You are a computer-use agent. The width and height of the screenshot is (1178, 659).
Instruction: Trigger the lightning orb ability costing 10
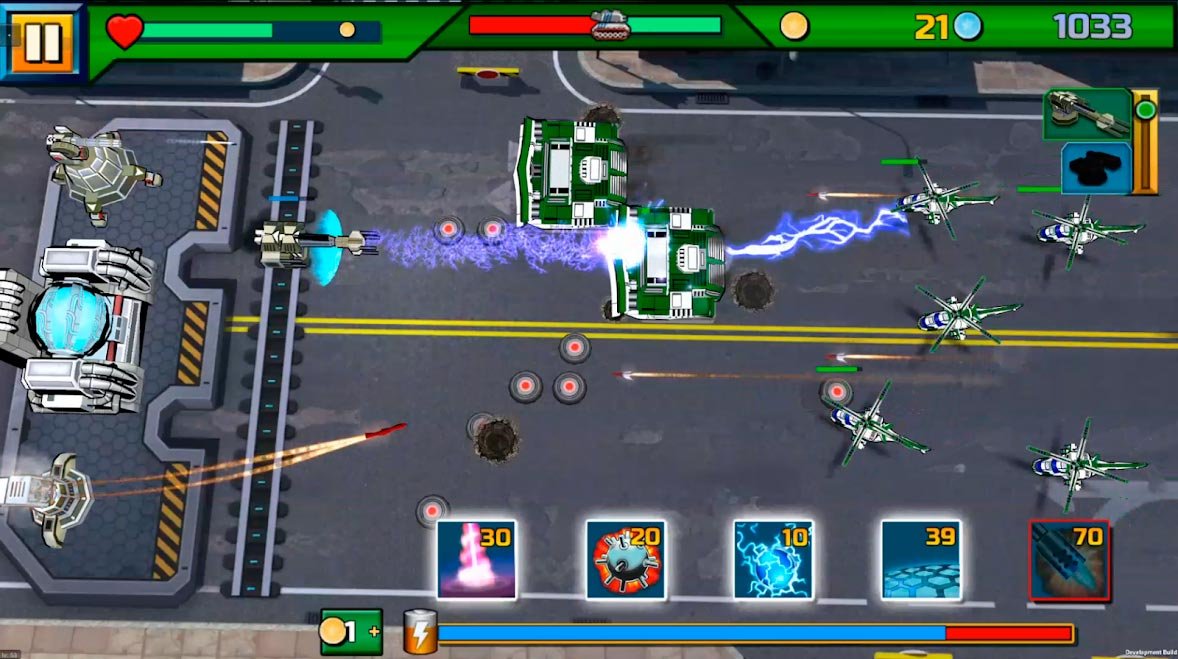773,559
